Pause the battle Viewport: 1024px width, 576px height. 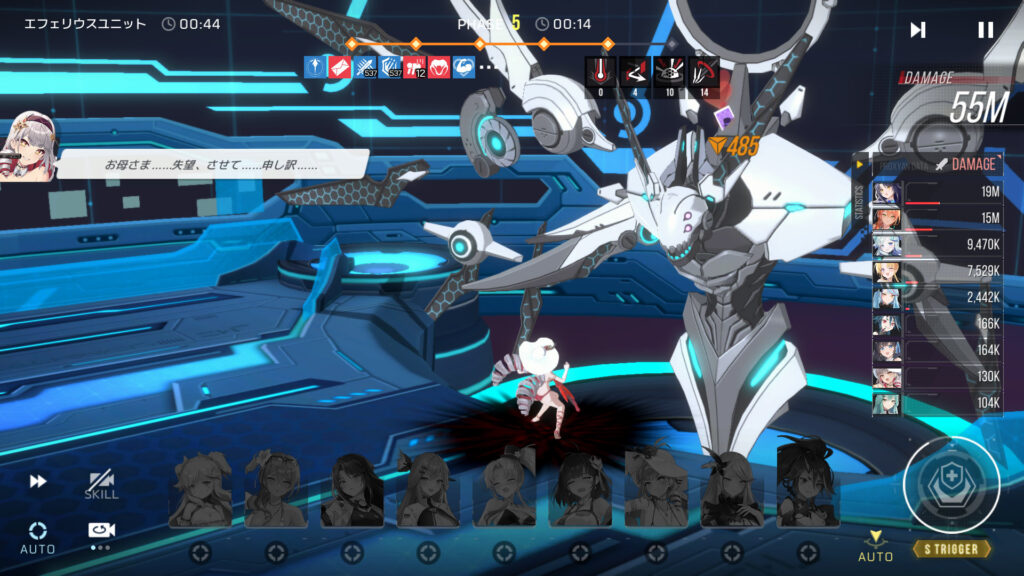(x=985, y=30)
